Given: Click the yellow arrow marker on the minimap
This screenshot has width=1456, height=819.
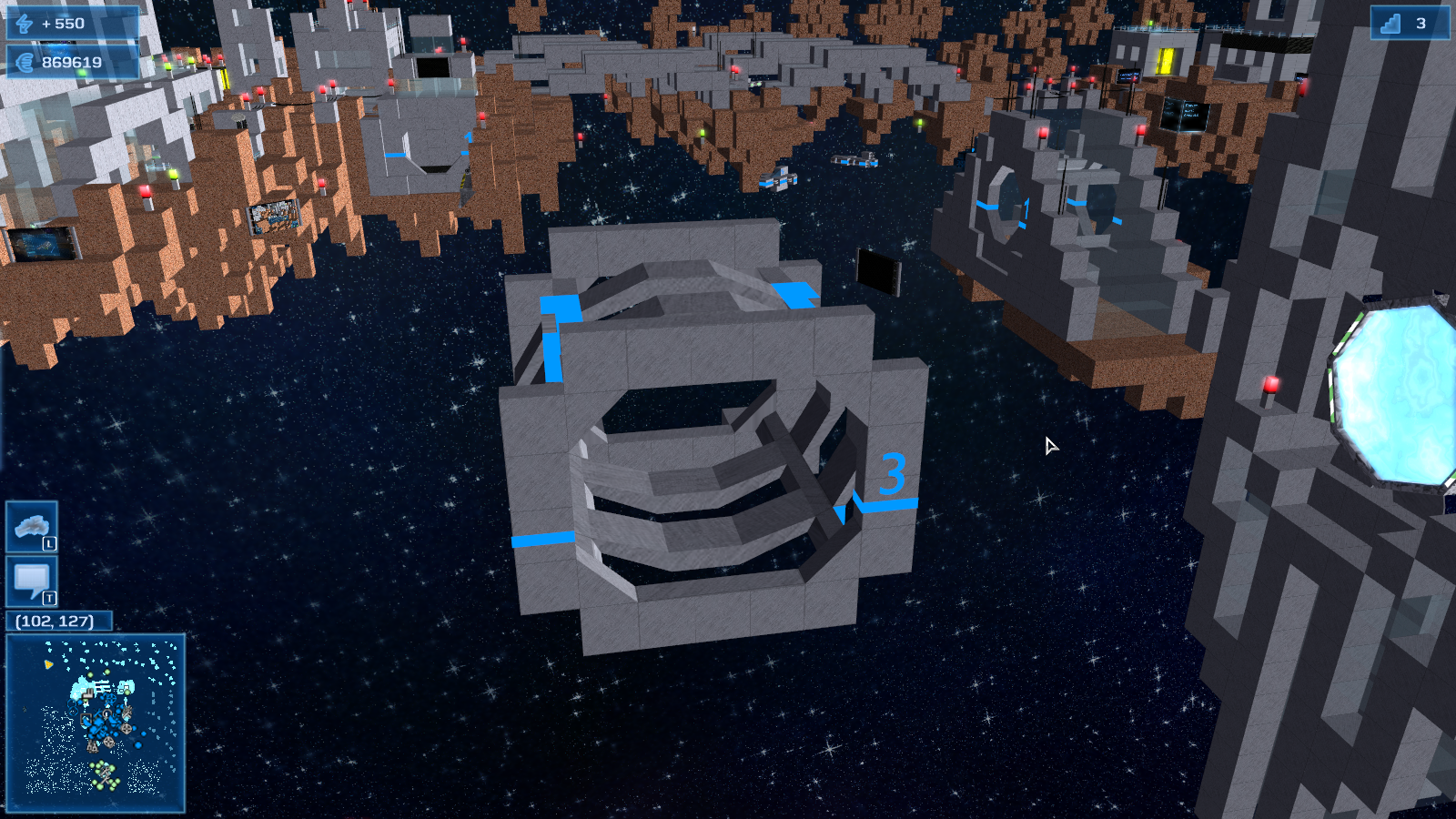Looking at the screenshot, I should 48,664.
